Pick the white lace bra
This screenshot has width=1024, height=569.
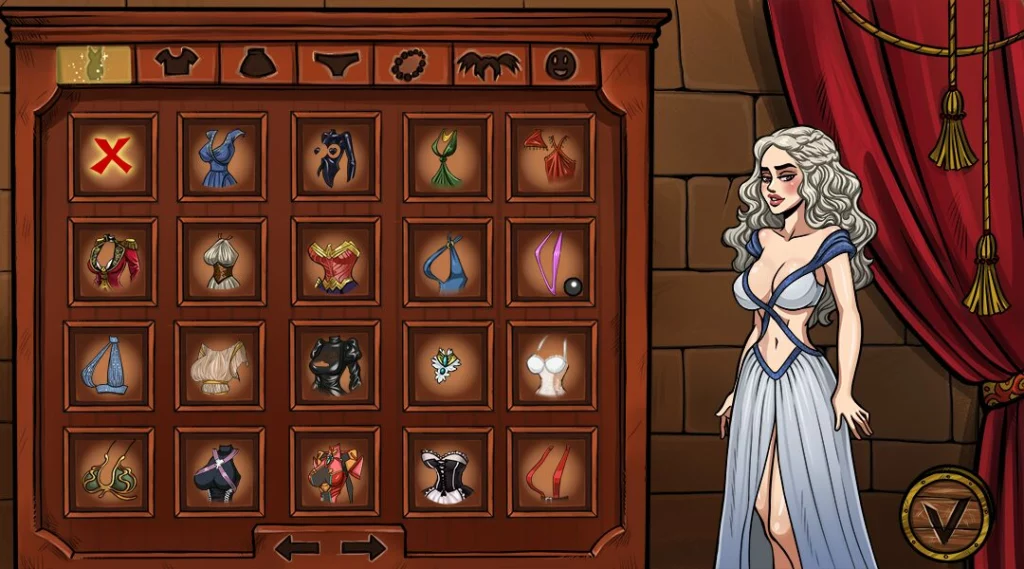551,366
